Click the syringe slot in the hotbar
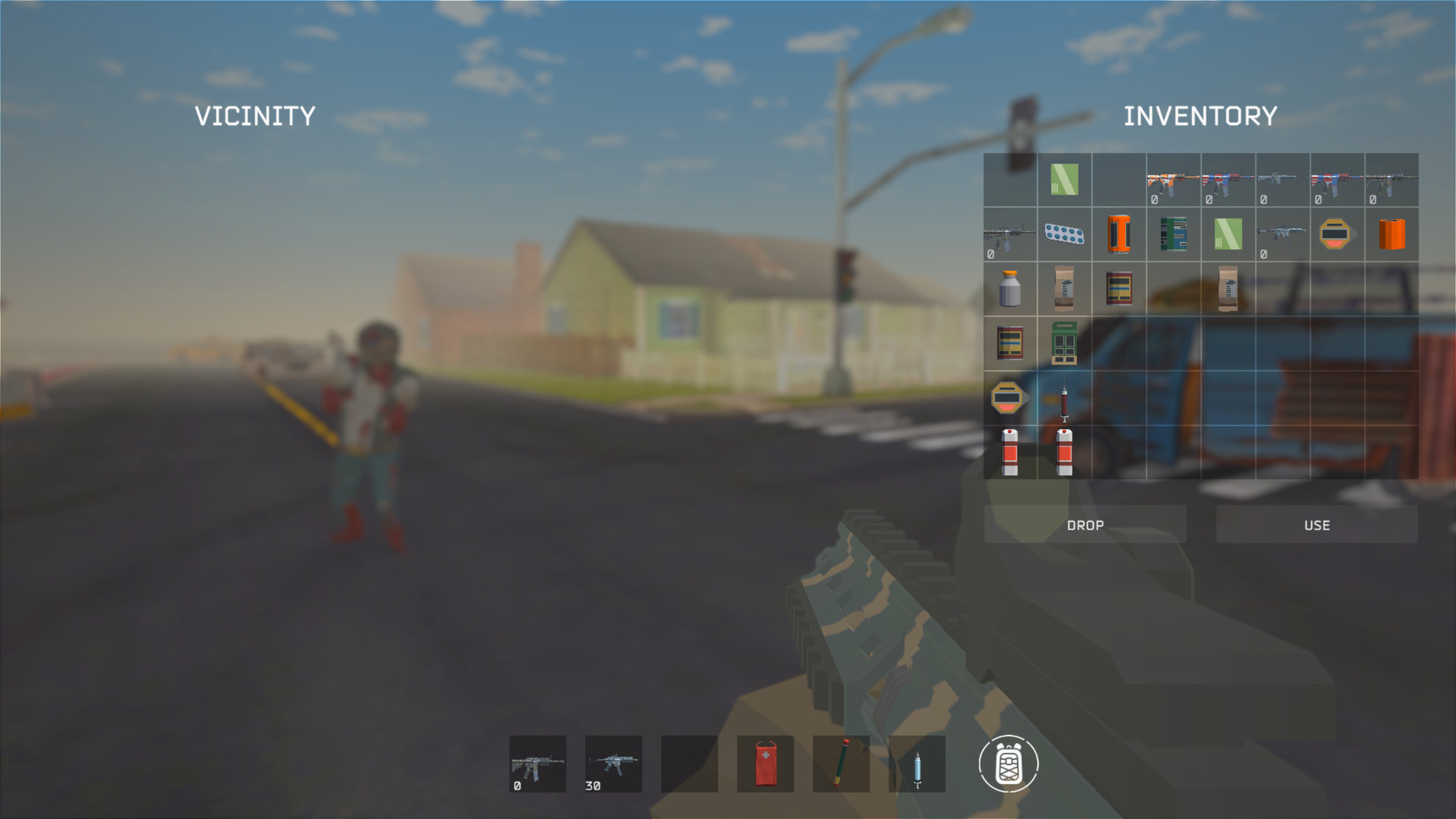The width and height of the screenshot is (1456, 819). click(x=918, y=764)
